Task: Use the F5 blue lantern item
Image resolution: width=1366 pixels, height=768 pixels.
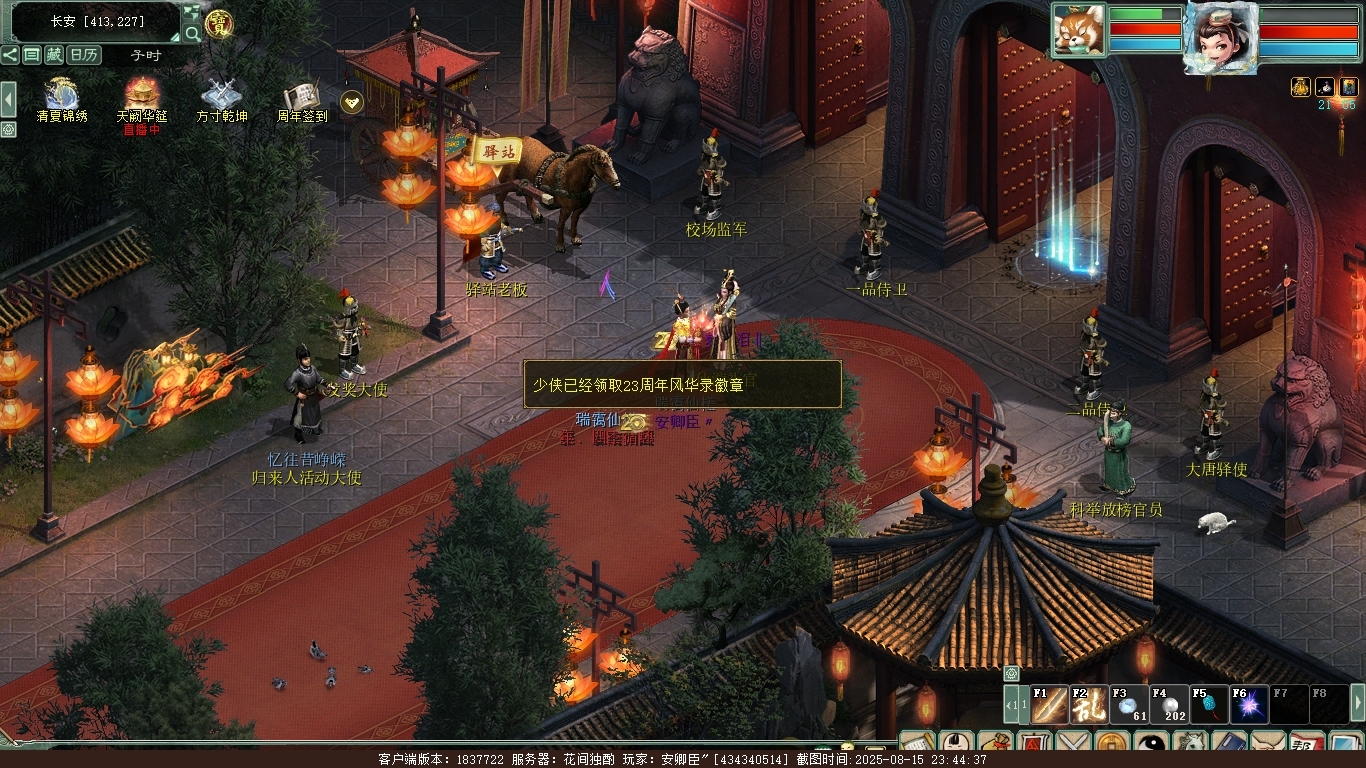Action: pos(1209,705)
